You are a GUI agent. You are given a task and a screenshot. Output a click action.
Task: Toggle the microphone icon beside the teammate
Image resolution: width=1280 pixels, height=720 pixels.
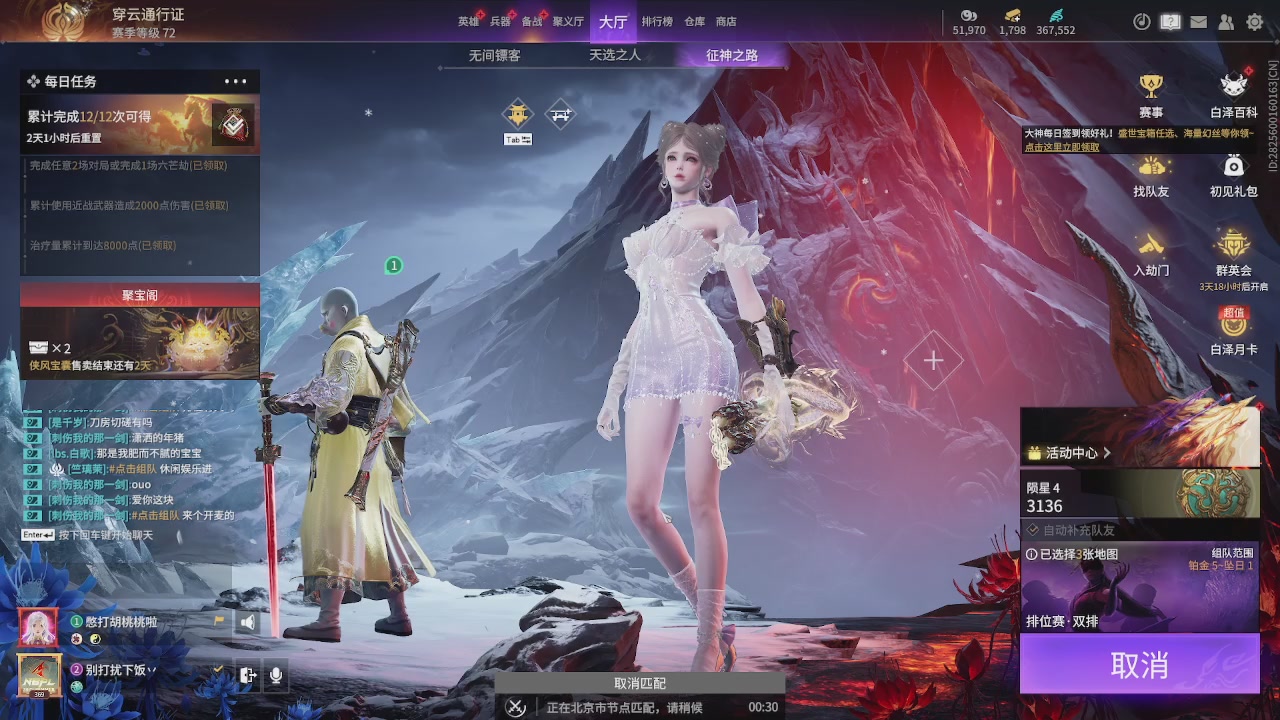click(276, 675)
